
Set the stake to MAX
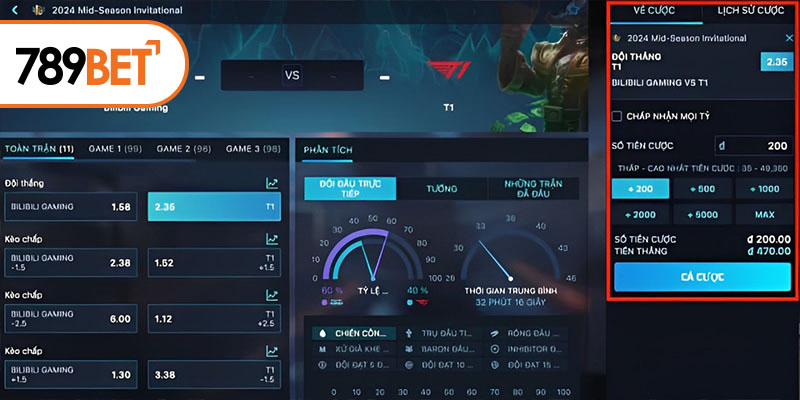pyautogui.click(x=767, y=214)
